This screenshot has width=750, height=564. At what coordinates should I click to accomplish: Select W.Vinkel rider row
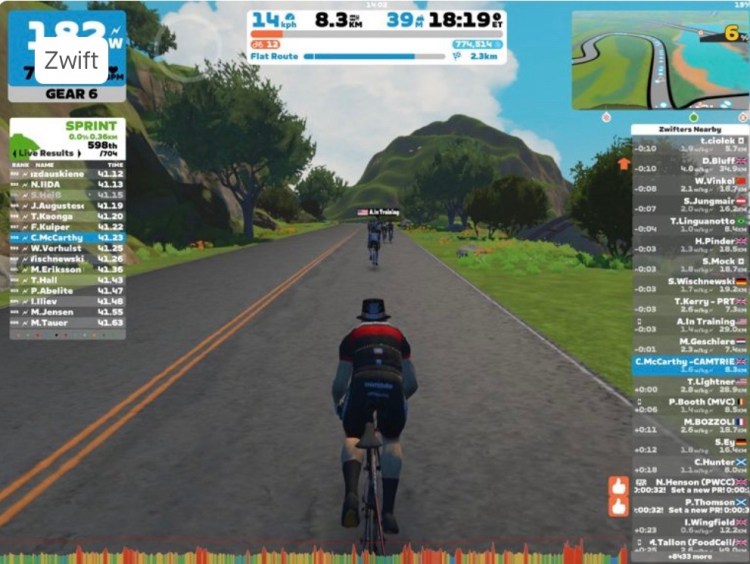coord(690,185)
